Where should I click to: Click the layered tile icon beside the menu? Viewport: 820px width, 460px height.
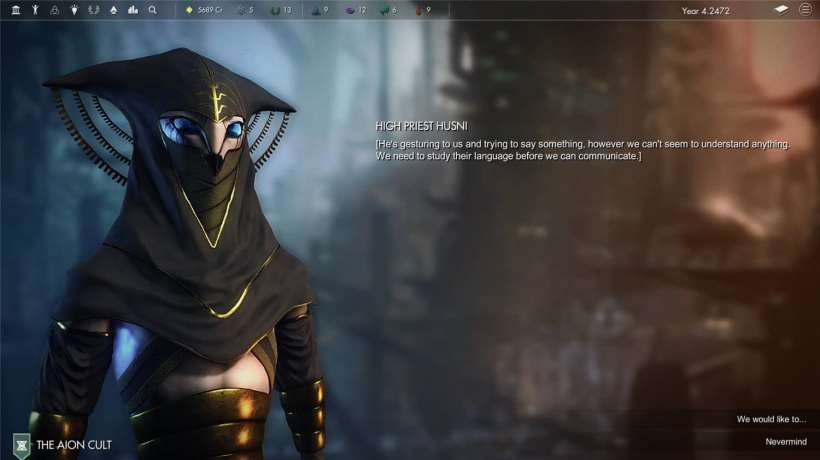click(781, 9)
